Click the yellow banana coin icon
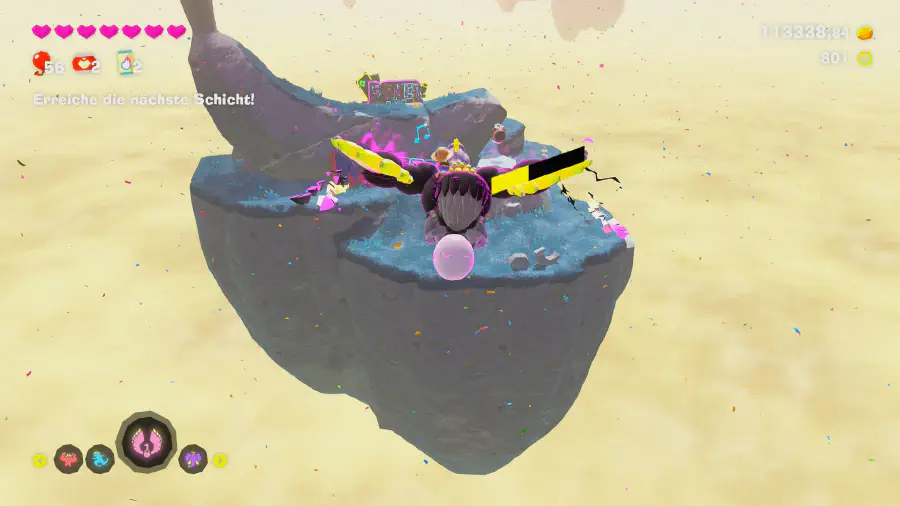Screen dimensions: 900x506 pyautogui.click(x=865, y=59)
